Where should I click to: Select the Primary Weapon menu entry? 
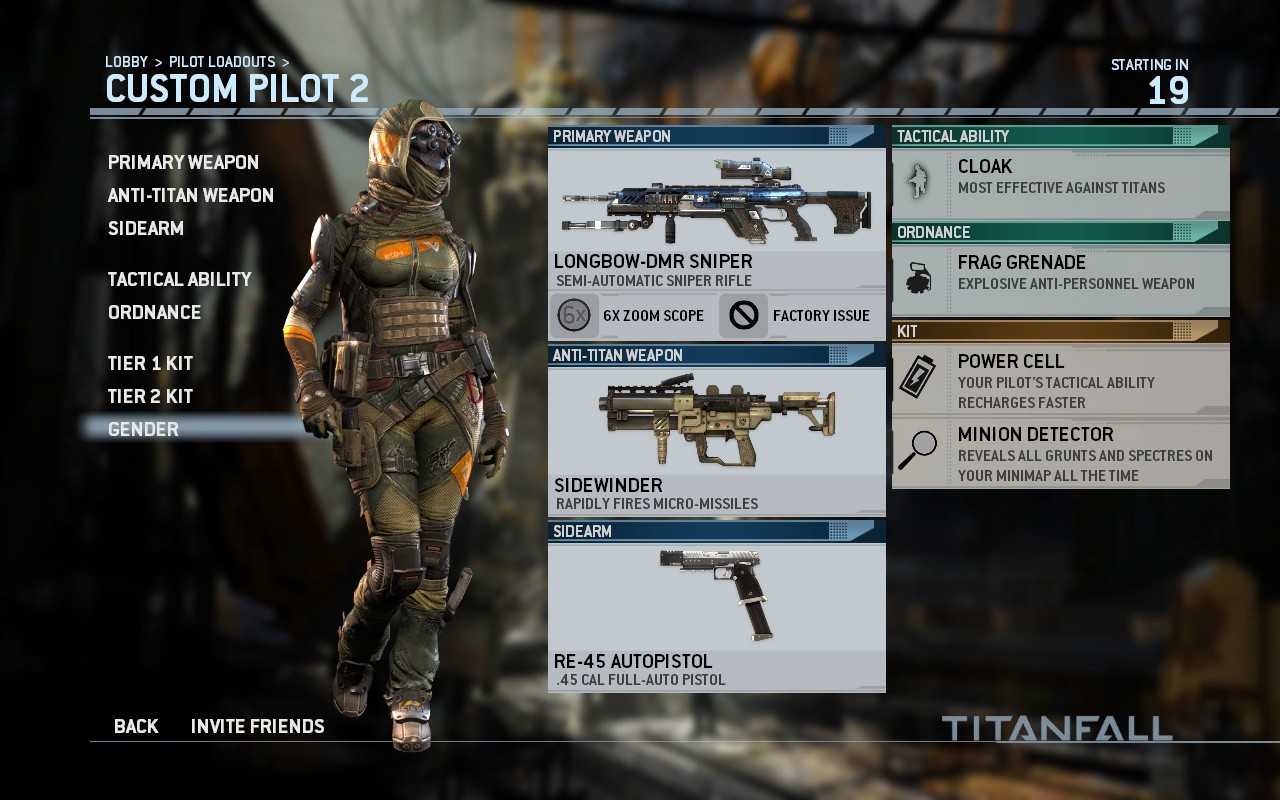click(183, 162)
